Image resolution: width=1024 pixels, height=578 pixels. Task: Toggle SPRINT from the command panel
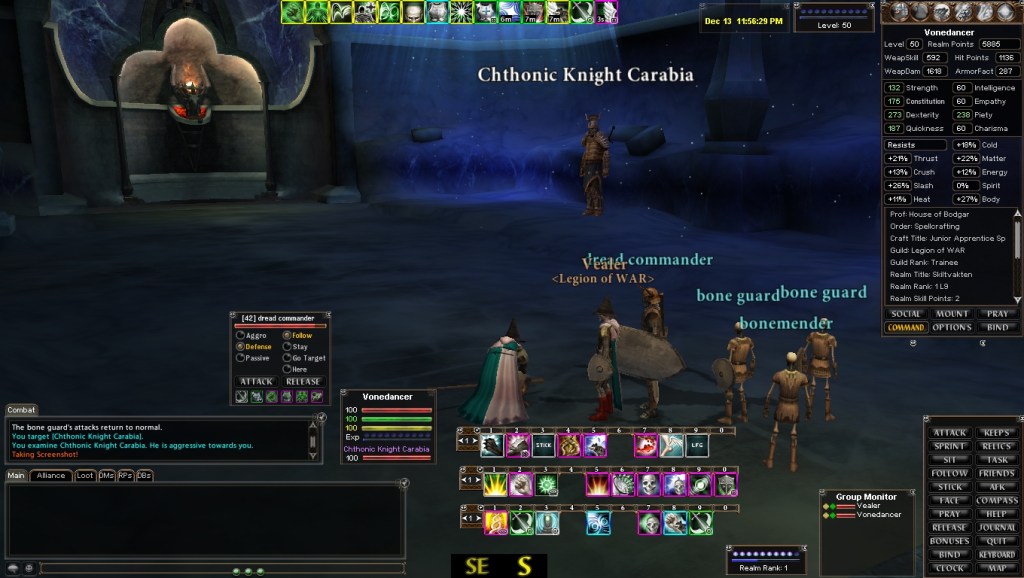coord(950,446)
